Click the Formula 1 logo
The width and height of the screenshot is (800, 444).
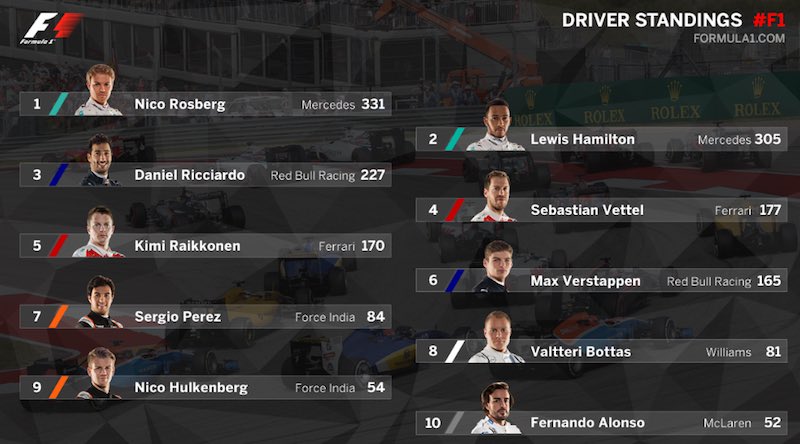44,29
